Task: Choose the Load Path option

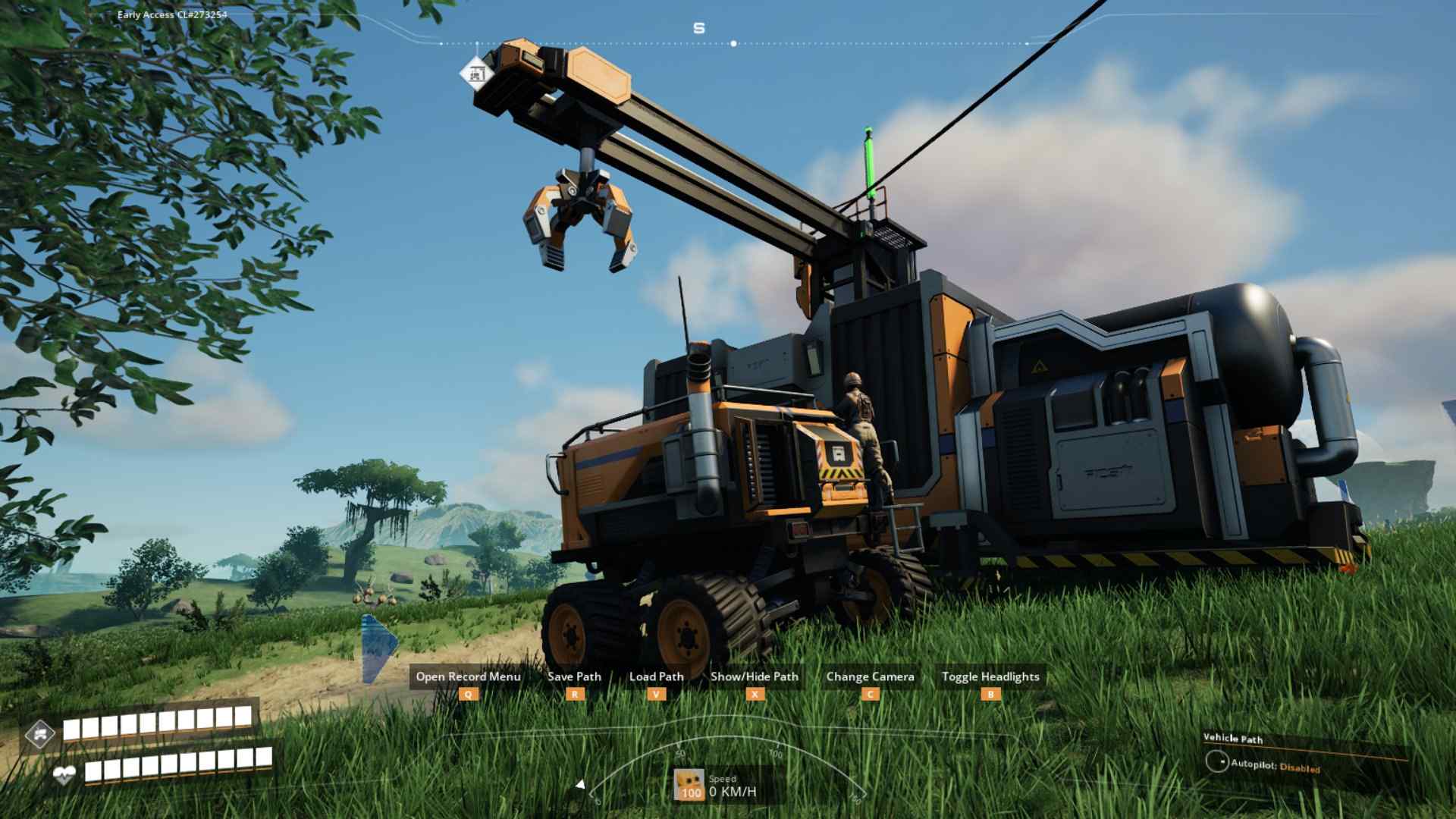Action: click(x=656, y=676)
